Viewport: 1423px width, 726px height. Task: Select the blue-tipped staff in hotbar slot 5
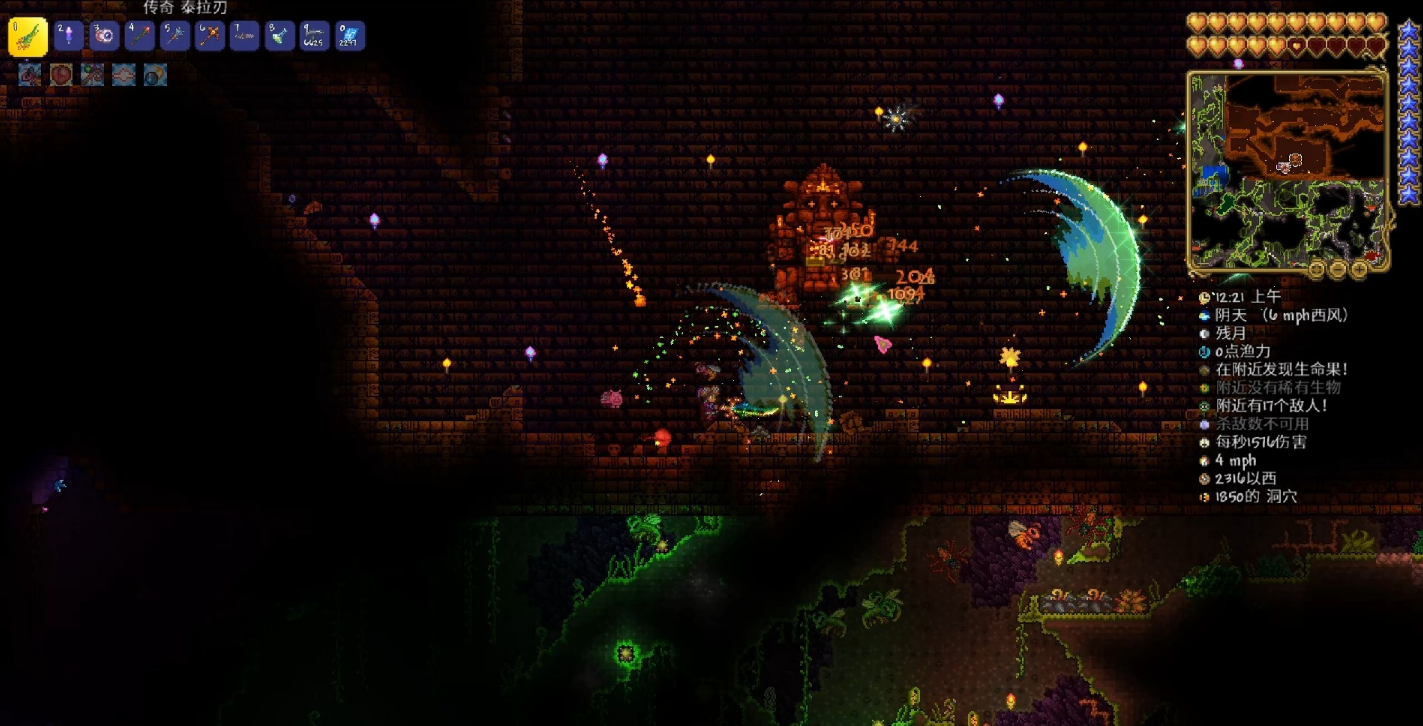175,37
